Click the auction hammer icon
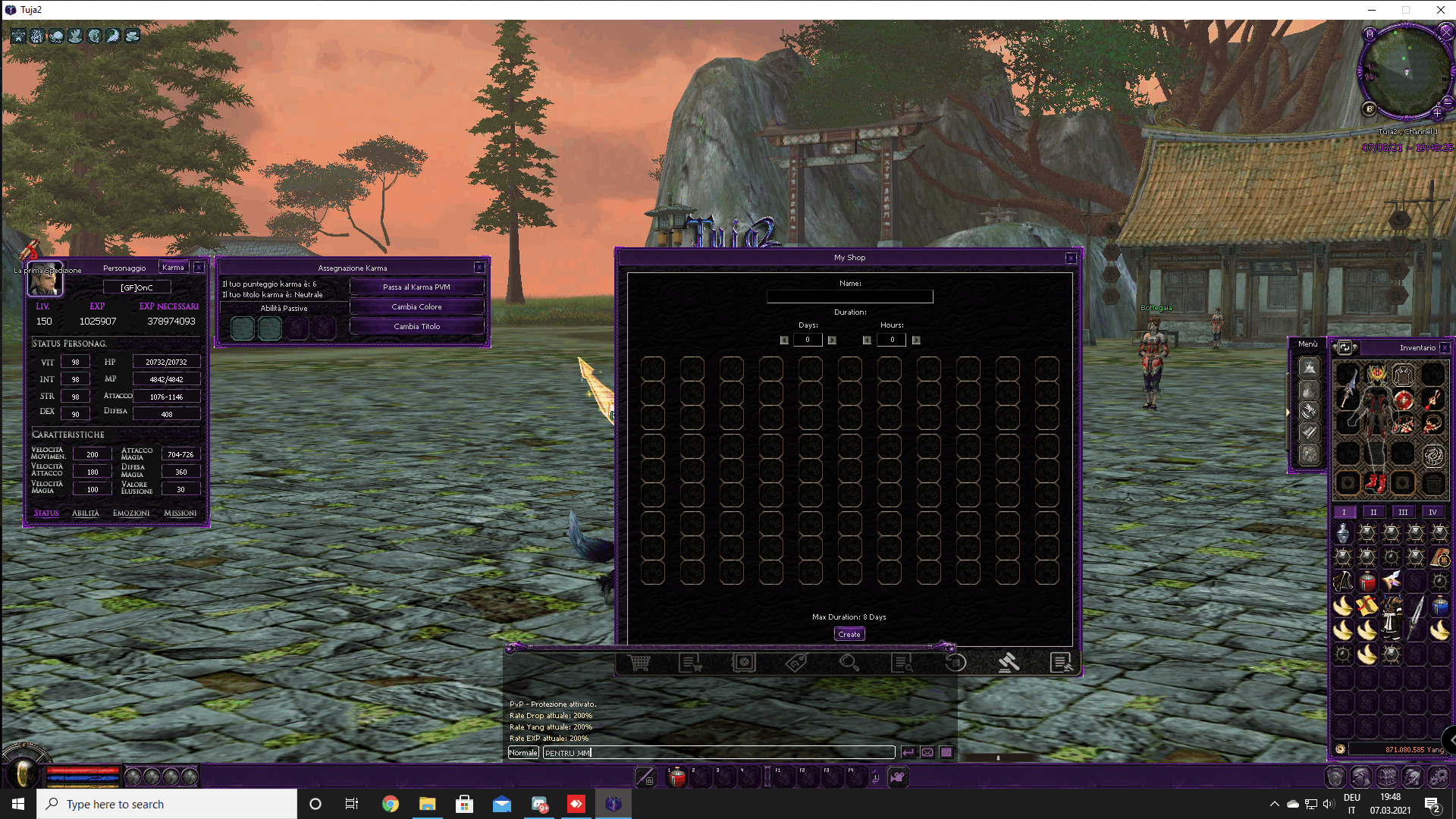Viewport: 1456px width, 819px height. [1009, 662]
